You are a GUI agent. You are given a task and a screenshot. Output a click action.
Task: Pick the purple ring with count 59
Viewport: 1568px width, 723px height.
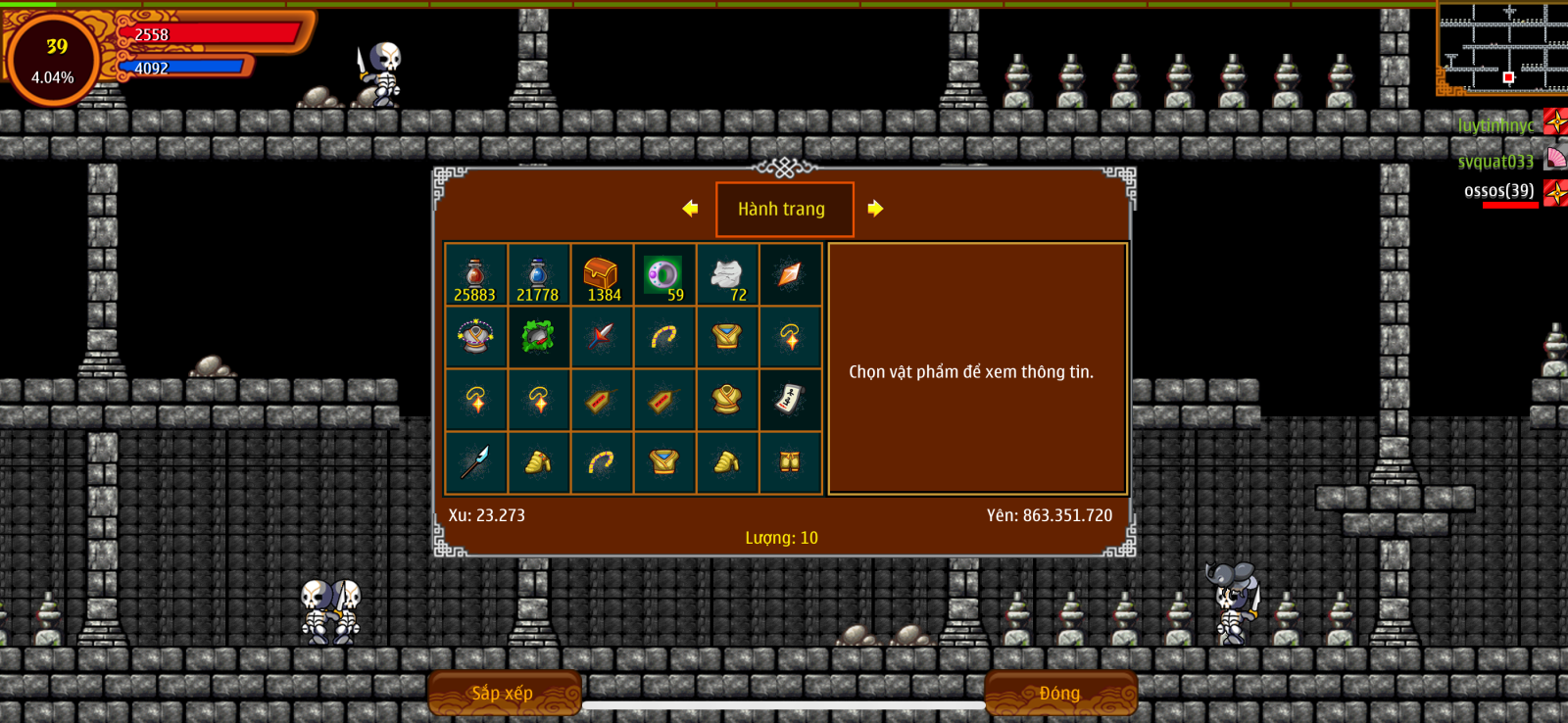[x=664, y=275]
